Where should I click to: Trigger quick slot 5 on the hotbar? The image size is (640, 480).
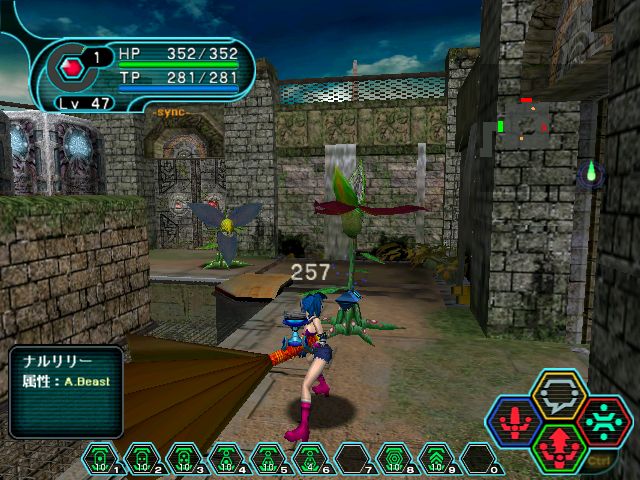(268, 459)
